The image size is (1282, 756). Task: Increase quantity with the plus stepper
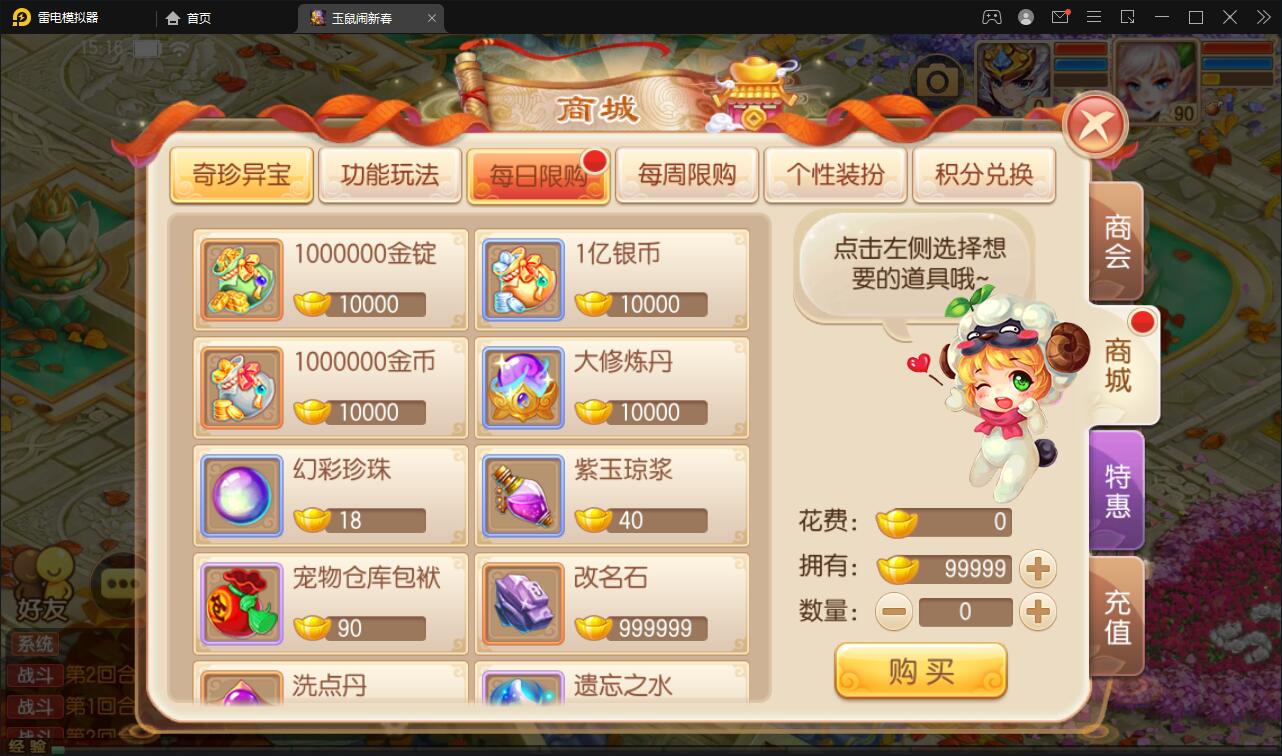click(x=1038, y=611)
